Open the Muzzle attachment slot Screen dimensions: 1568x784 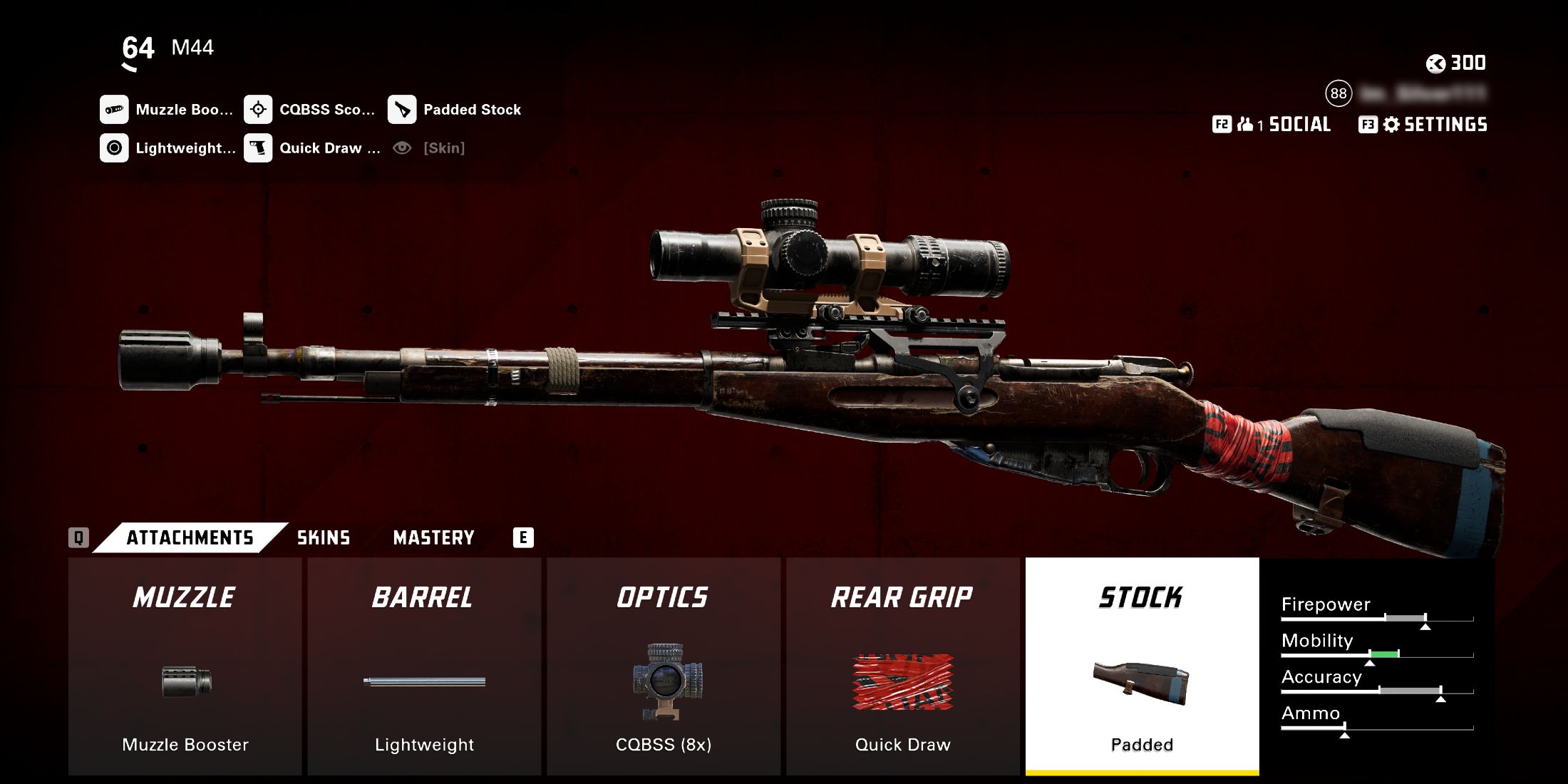click(x=185, y=666)
